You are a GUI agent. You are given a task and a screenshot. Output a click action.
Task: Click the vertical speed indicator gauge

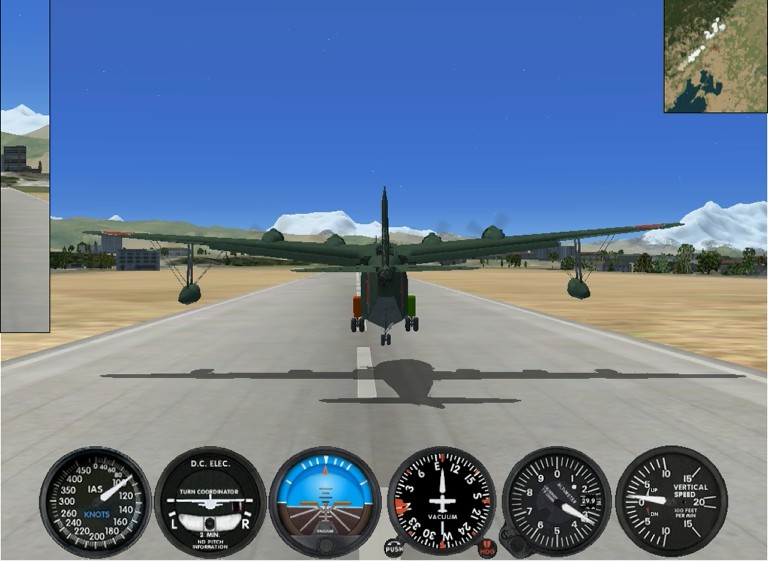pyautogui.click(x=671, y=501)
